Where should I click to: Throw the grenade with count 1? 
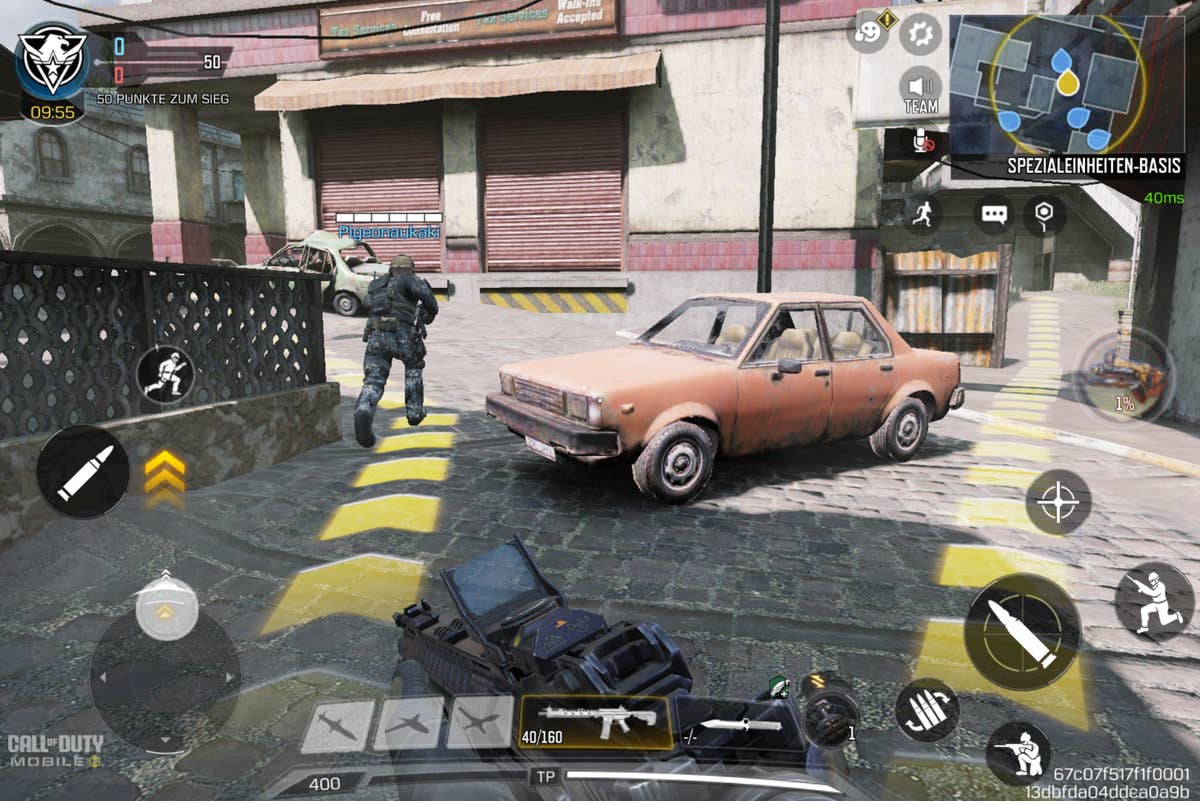tap(830, 711)
